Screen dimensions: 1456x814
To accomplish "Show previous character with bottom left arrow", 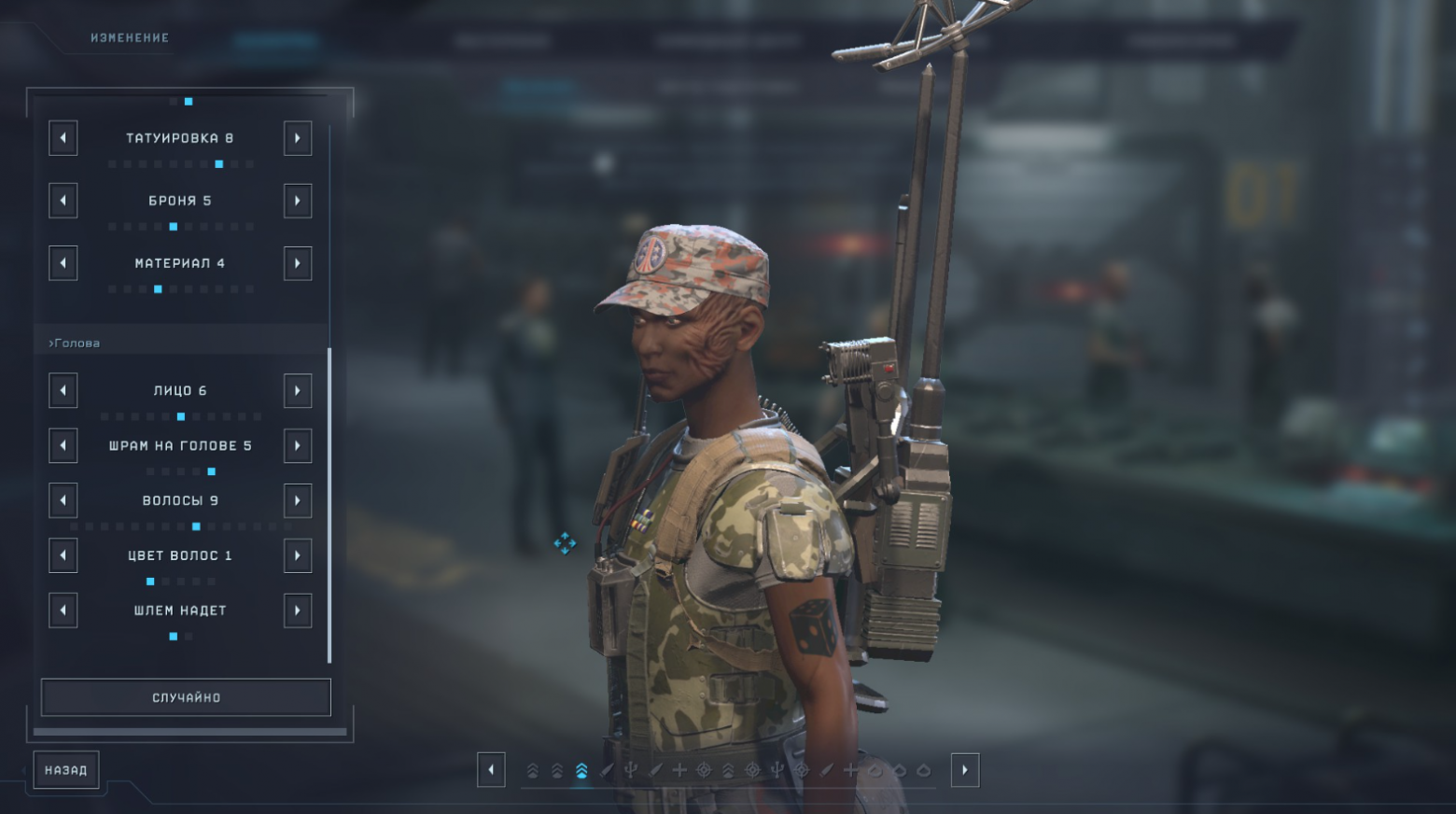I will click(491, 770).
